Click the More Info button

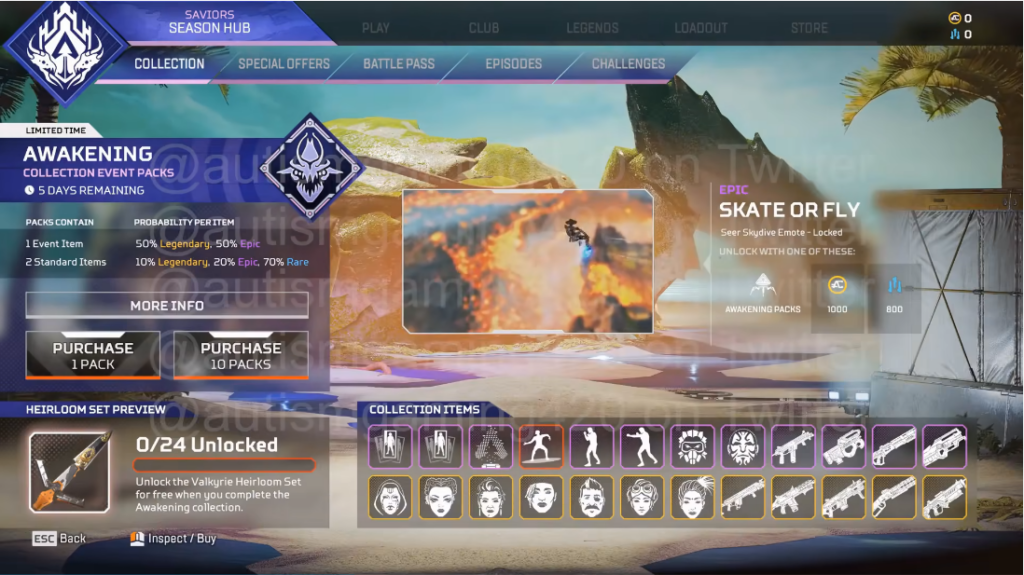[167, 306]
